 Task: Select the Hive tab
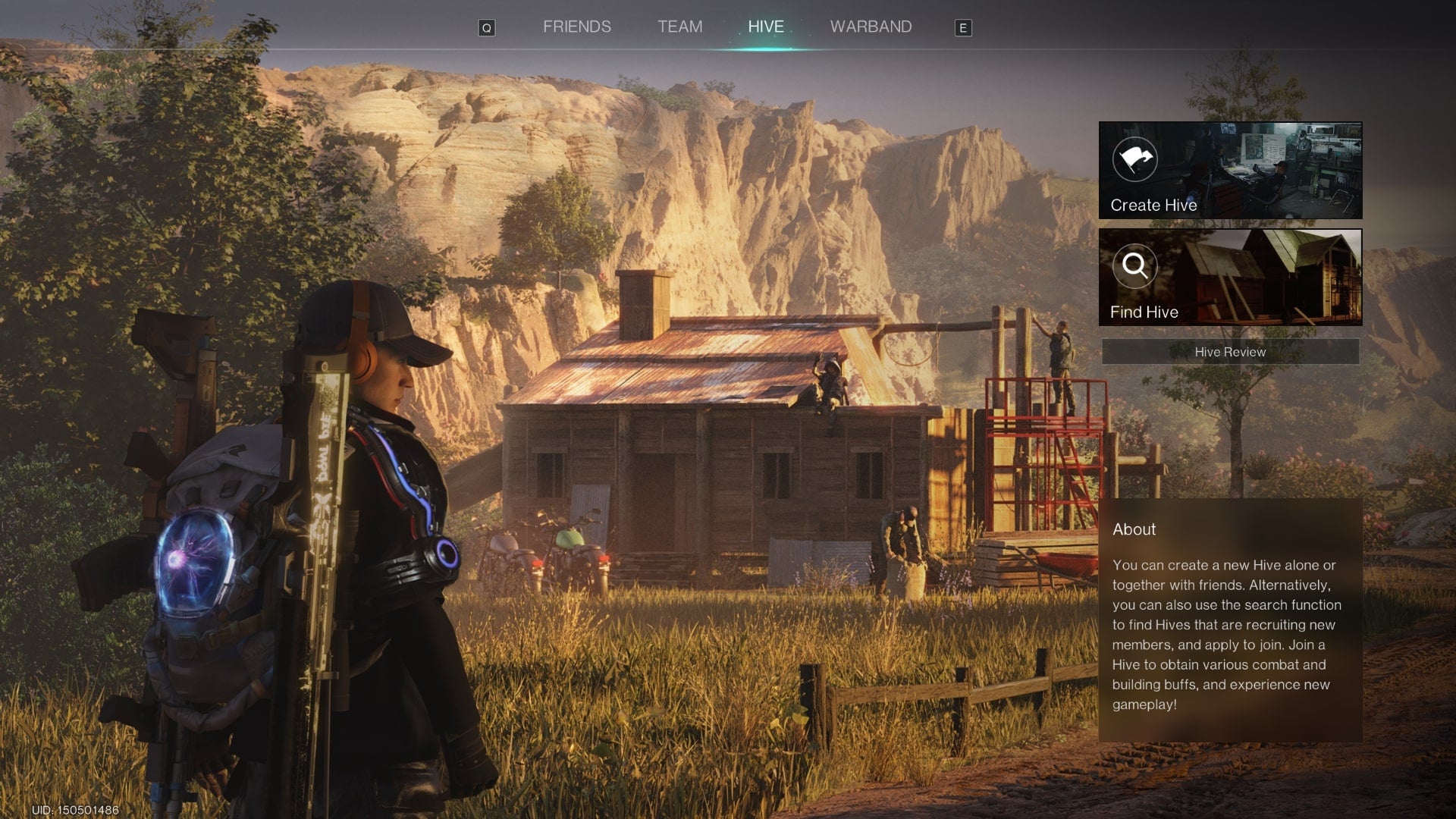click(x=765, y=27)
